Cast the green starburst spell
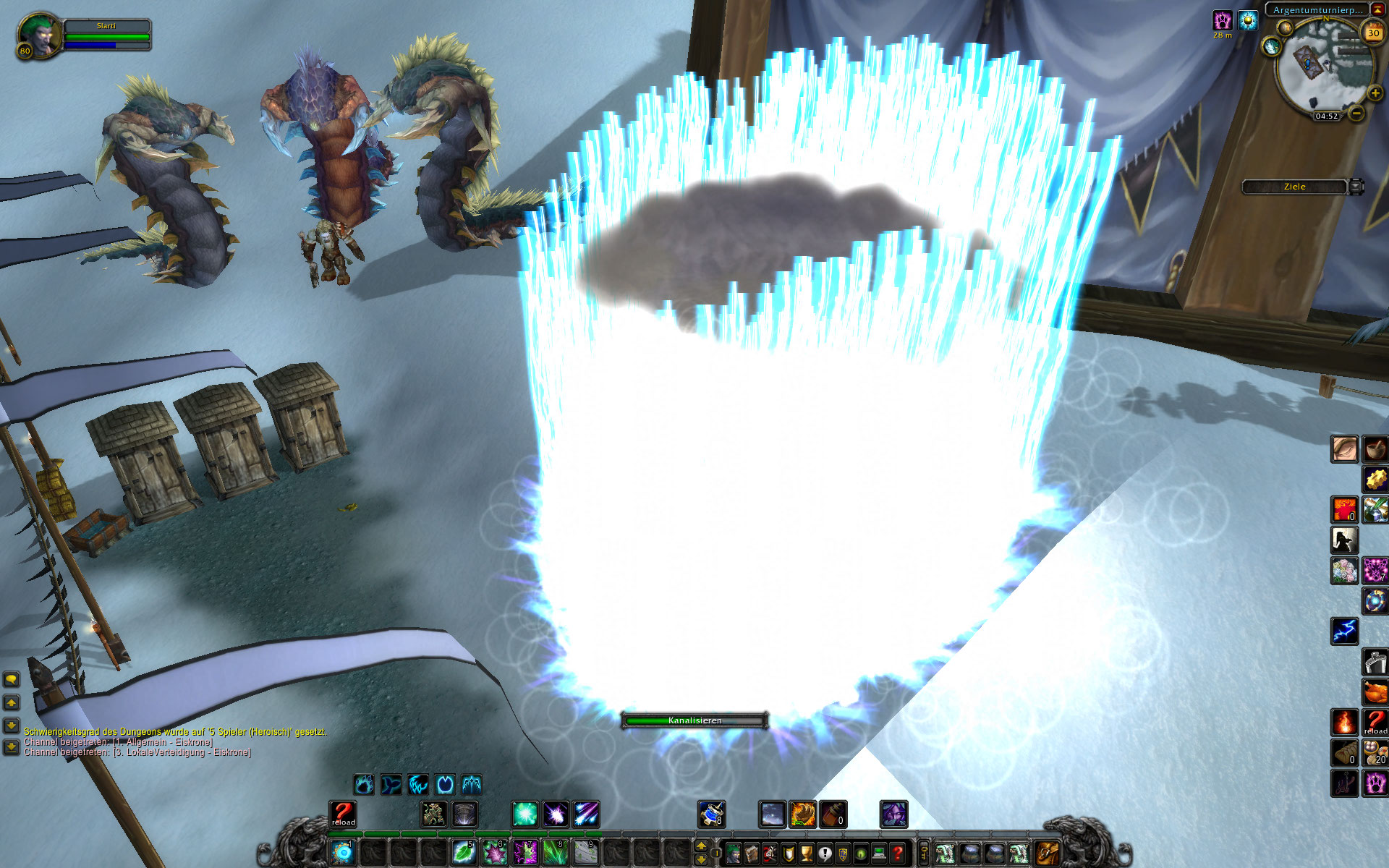Image resolution: width=1389 pixels, height=868 pixels. (525, 814)
